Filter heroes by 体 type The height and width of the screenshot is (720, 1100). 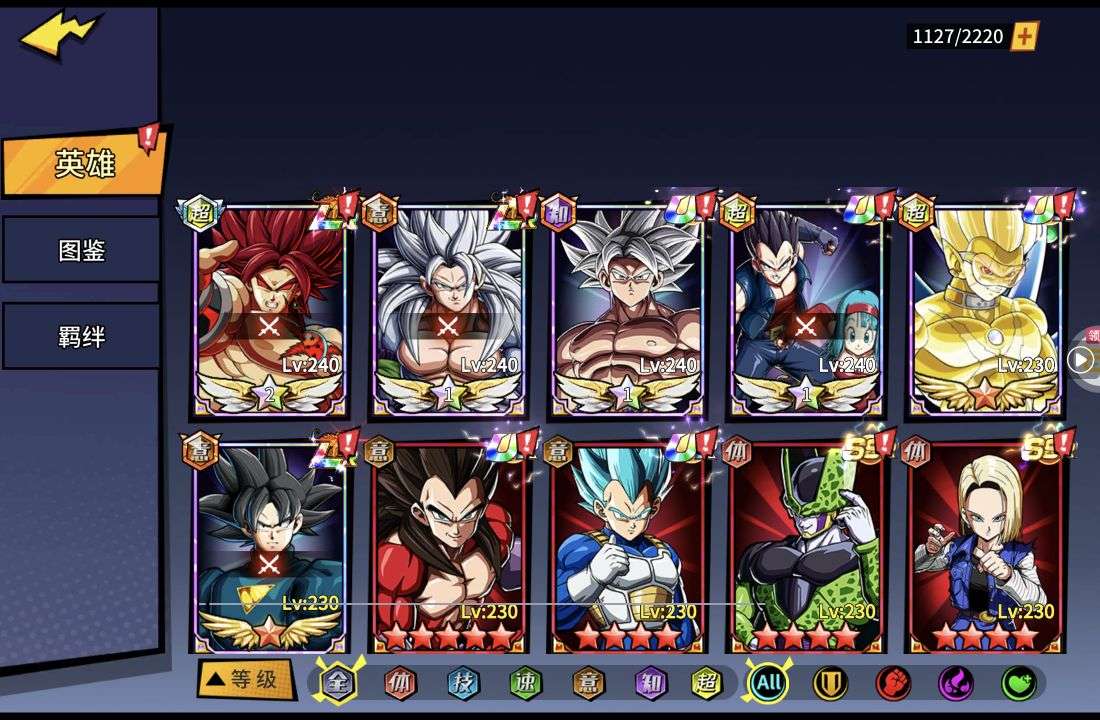tap(400, 684)
